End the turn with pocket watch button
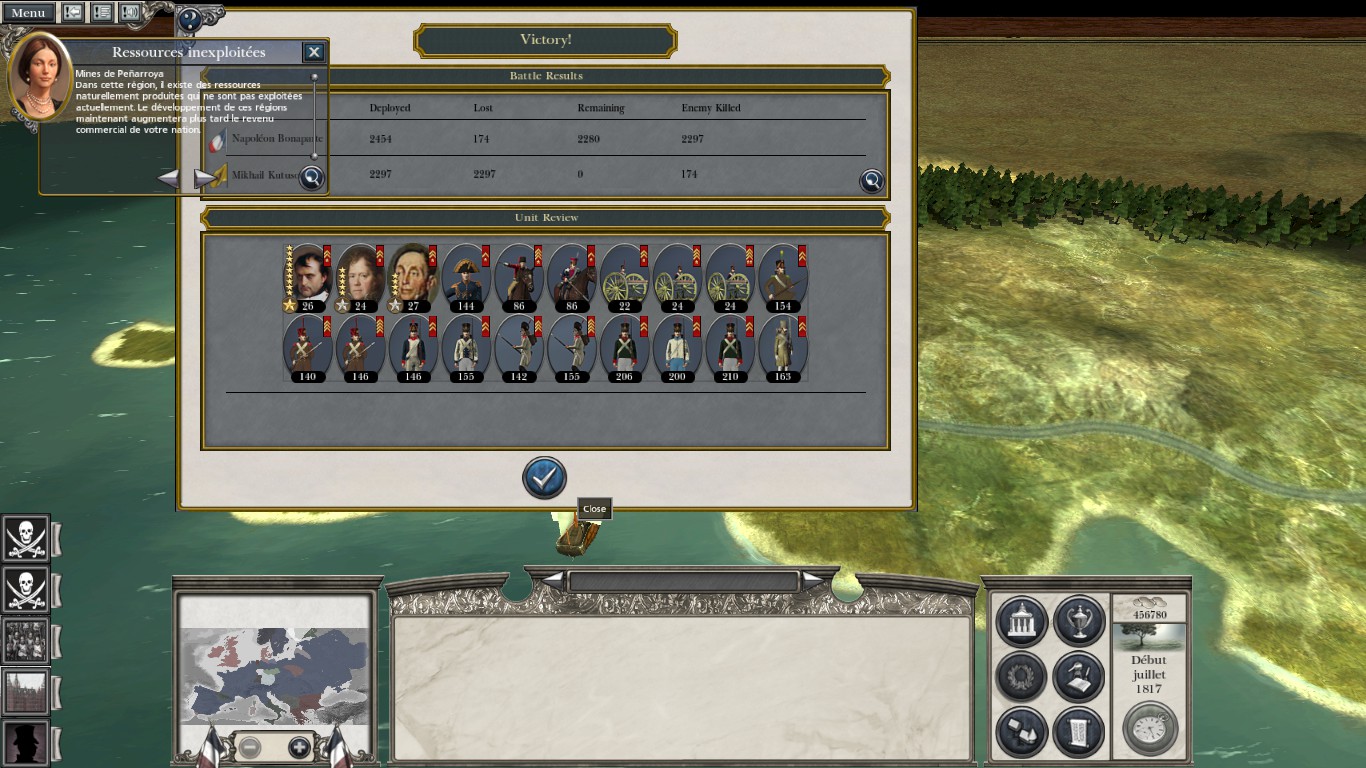The width and height of the screenshot is (1366, 768). (x=1150, y=729)
